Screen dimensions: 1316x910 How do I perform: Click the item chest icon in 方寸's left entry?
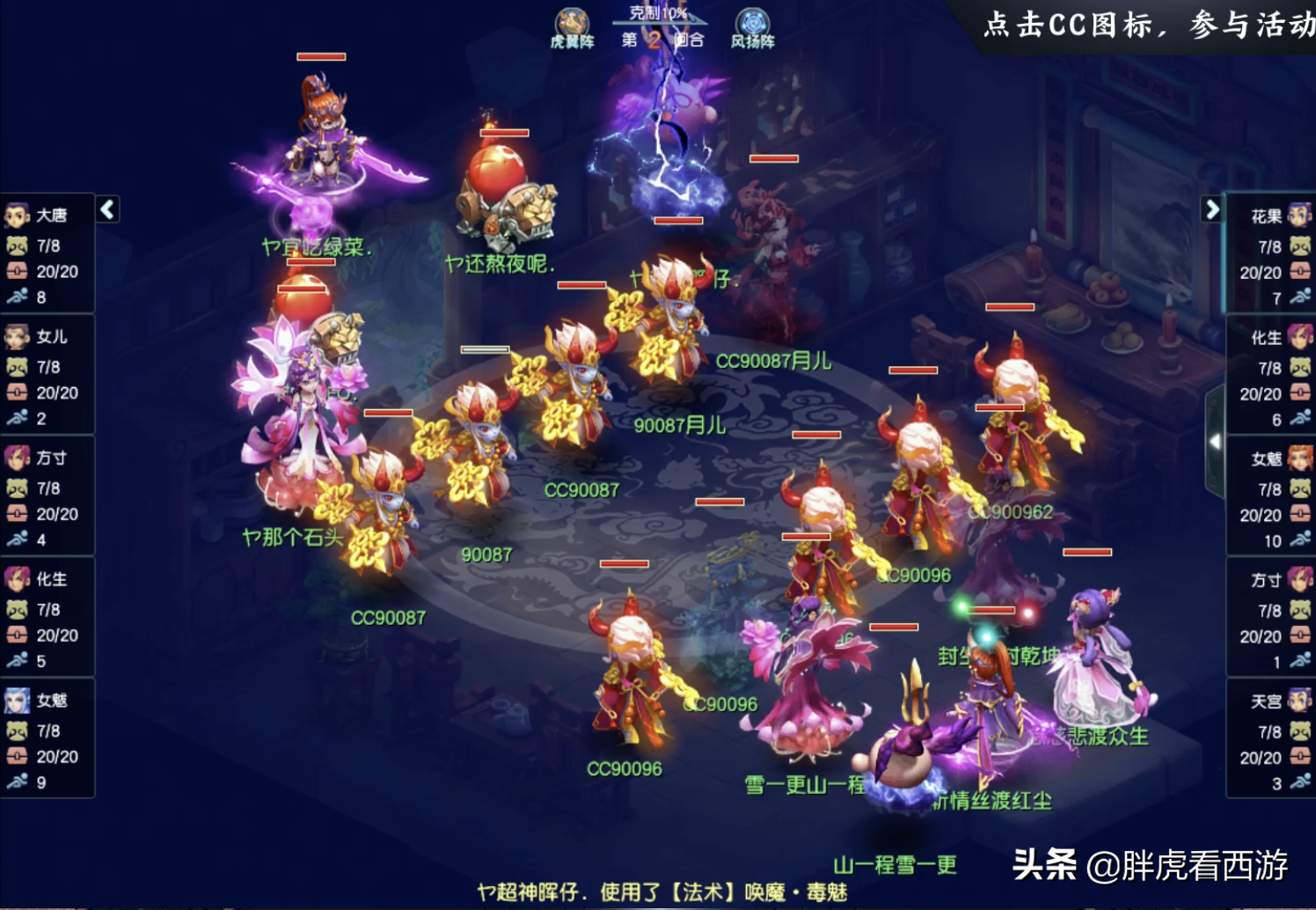(18, 514)
